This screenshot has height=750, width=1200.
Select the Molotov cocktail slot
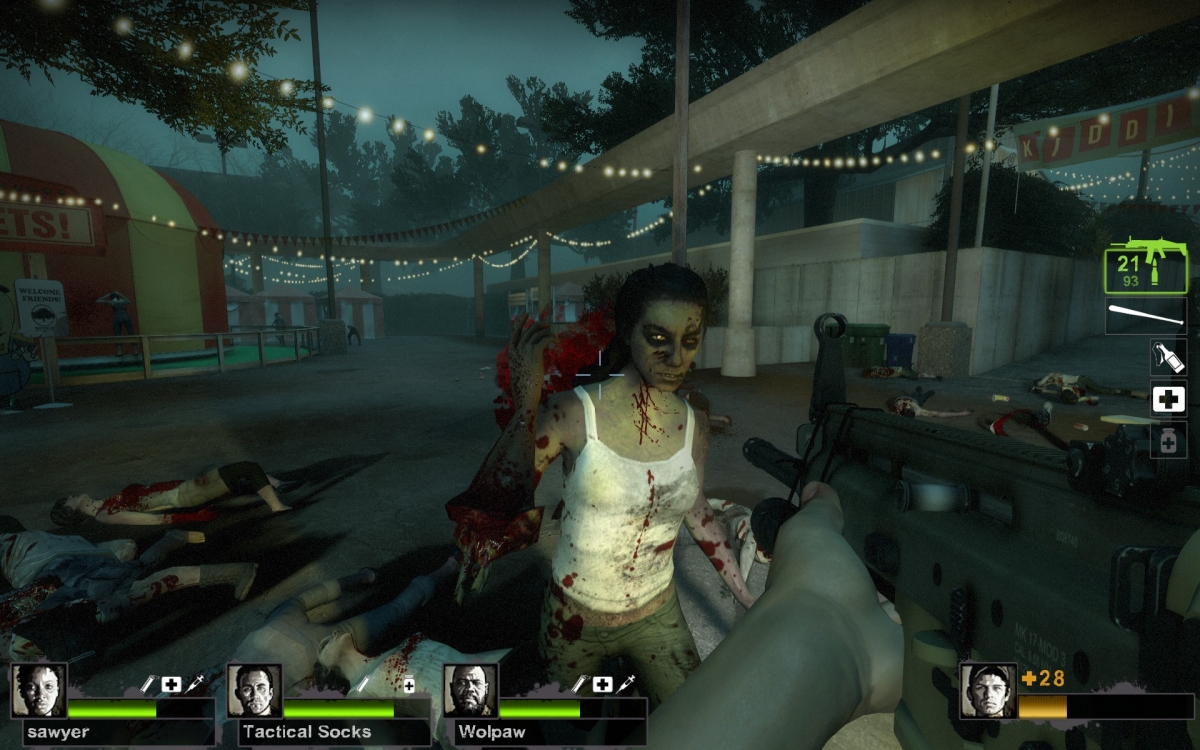pyautogui.click(x=1168, y=357)
